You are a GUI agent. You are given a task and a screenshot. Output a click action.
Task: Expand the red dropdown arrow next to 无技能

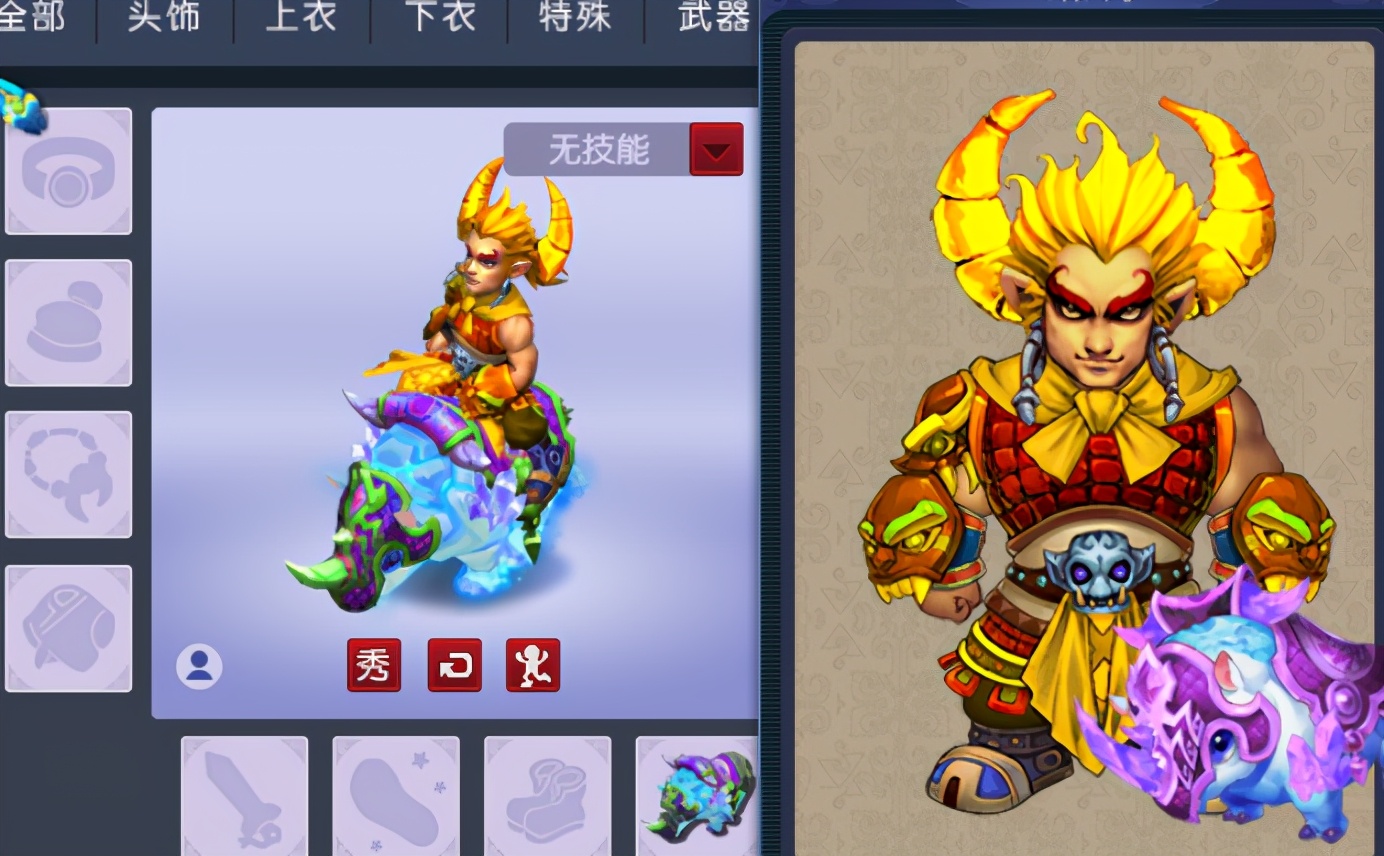716,148
